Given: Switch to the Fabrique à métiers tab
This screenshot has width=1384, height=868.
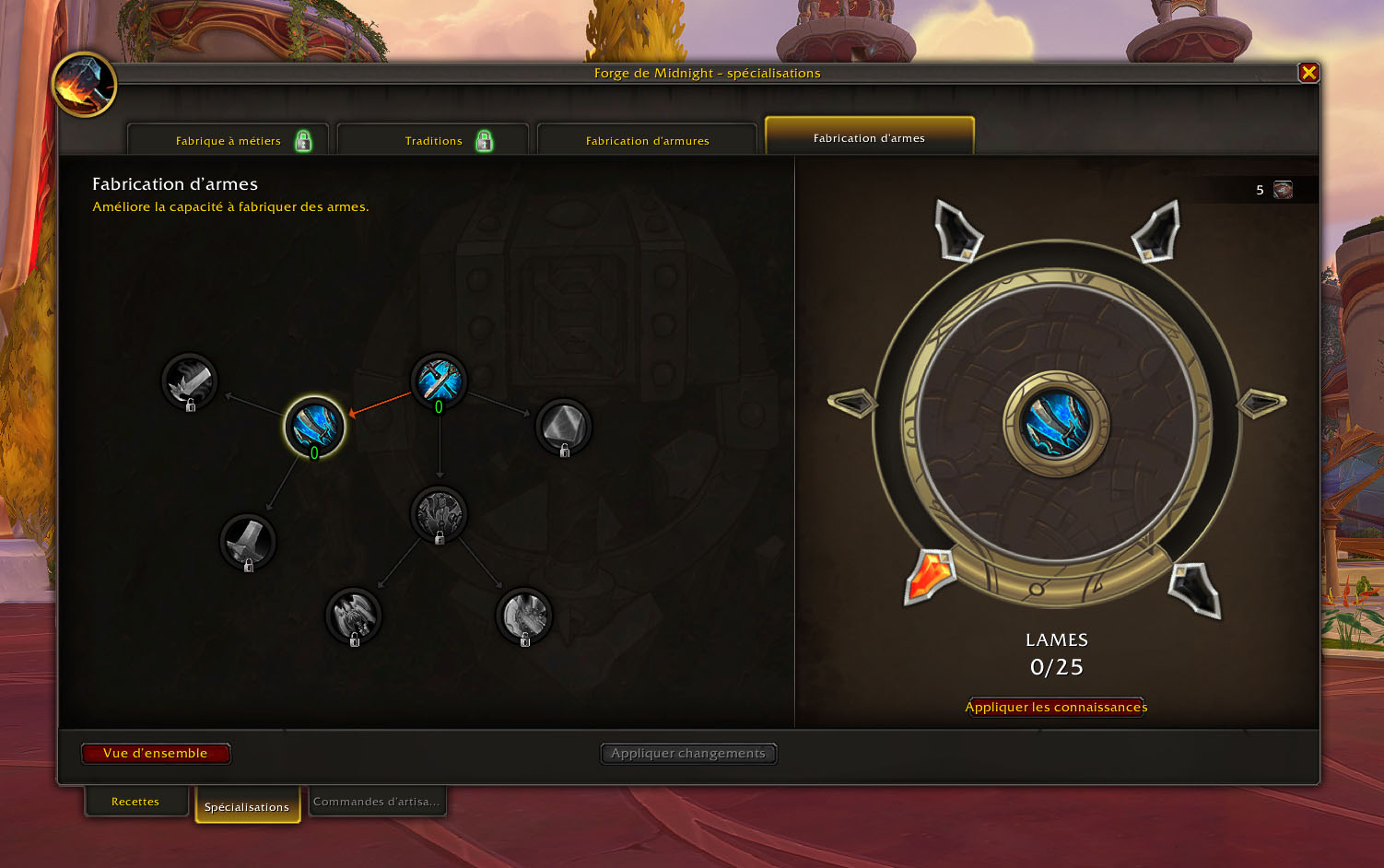Looking at the screenshot, I should [229, 141].
